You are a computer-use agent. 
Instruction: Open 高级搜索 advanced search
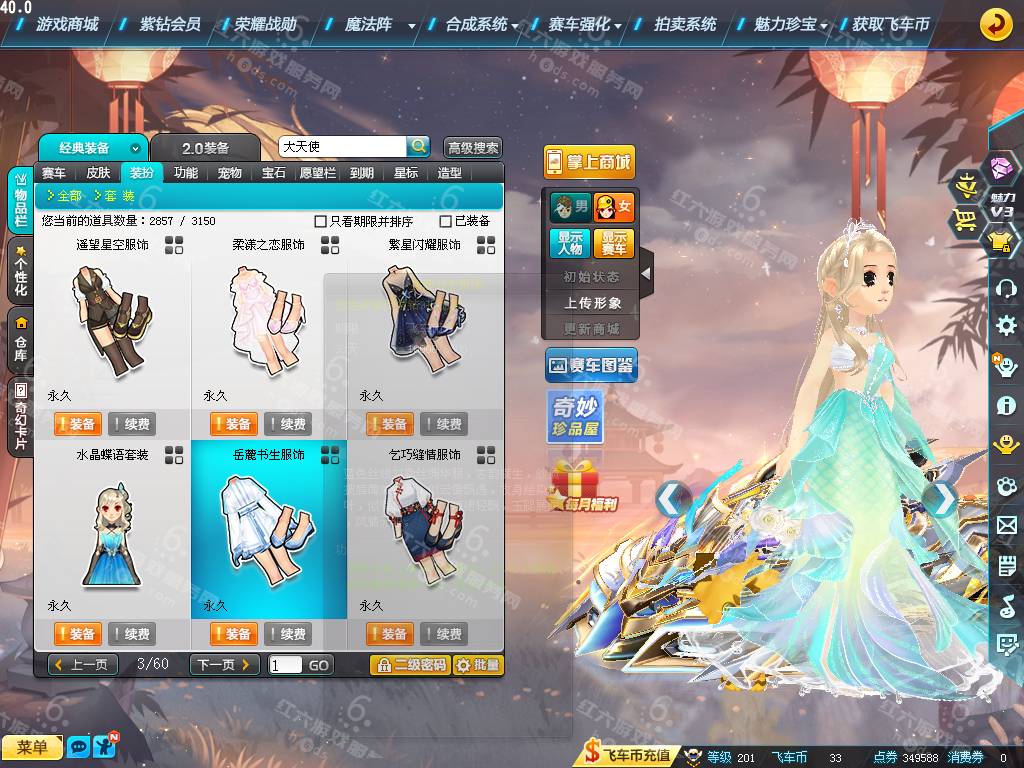[473, 148]
